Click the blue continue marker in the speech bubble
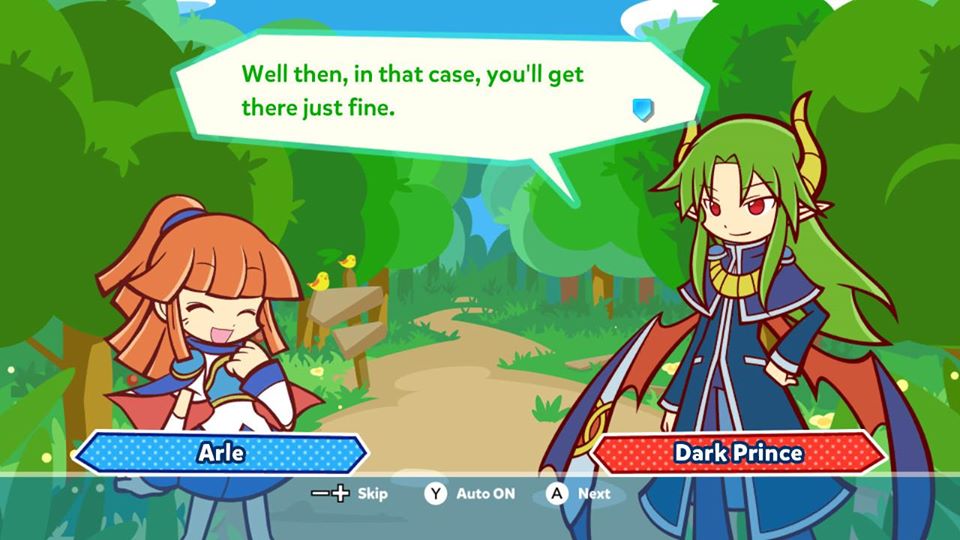 (643, 108)
